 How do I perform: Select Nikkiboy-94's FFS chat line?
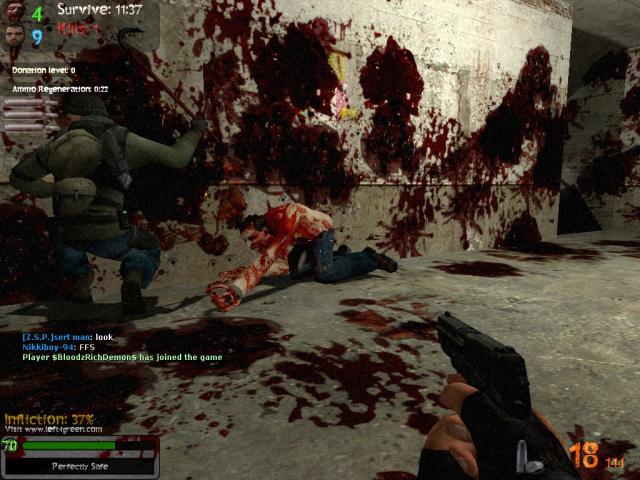click(x=50, y=347)
